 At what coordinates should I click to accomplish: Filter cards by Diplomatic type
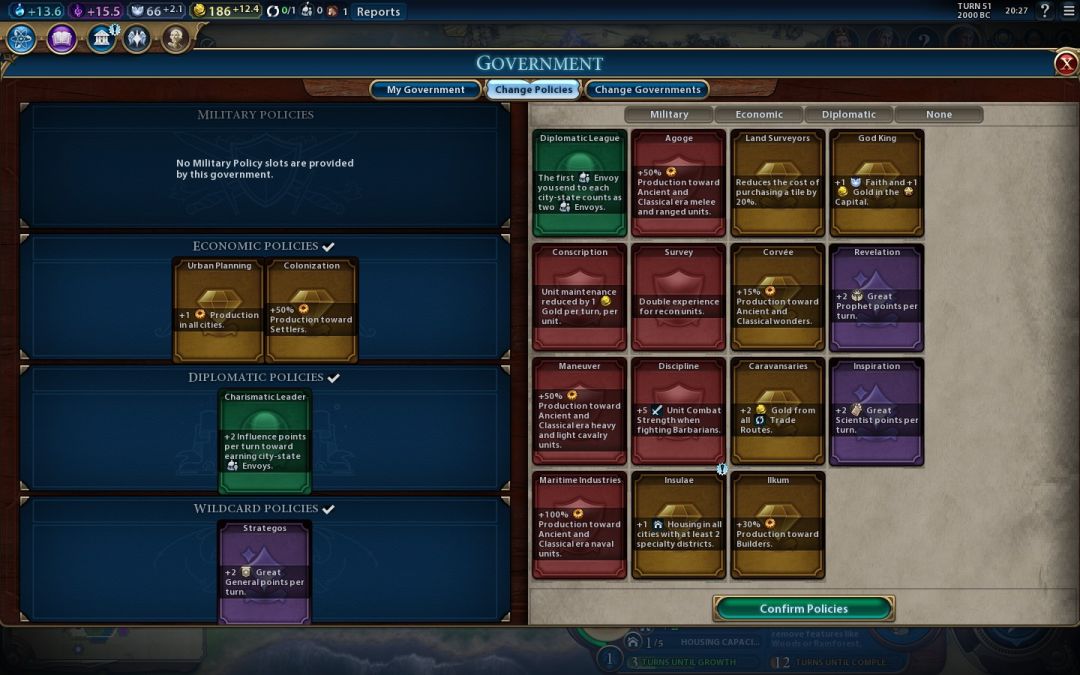(849, 115)
